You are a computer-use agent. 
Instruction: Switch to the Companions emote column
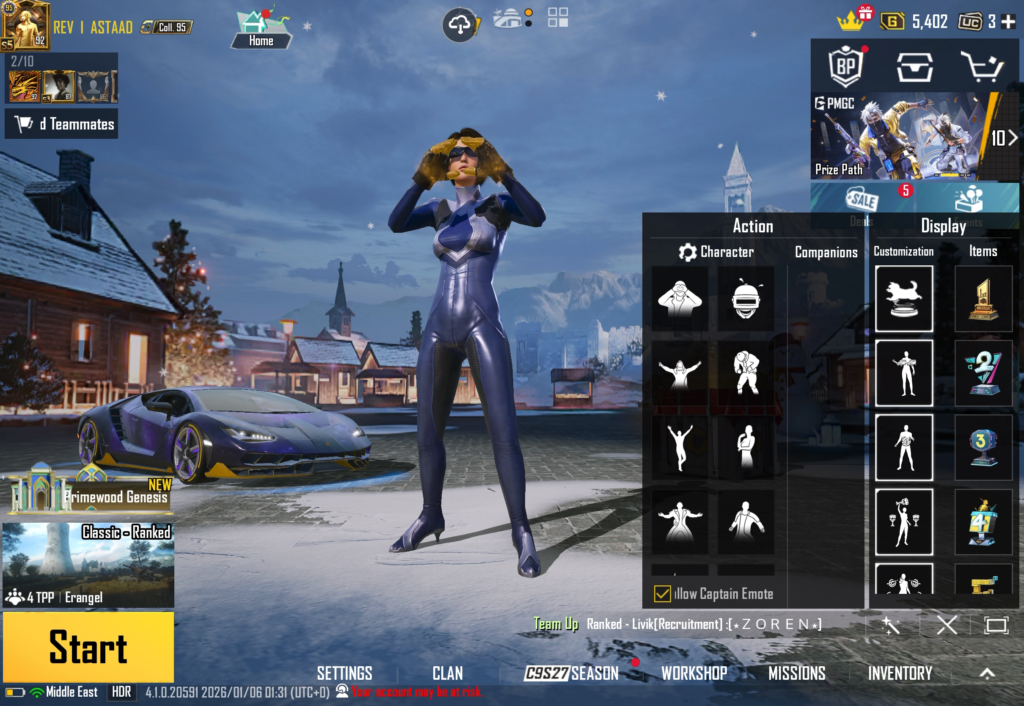coord(826,252)
